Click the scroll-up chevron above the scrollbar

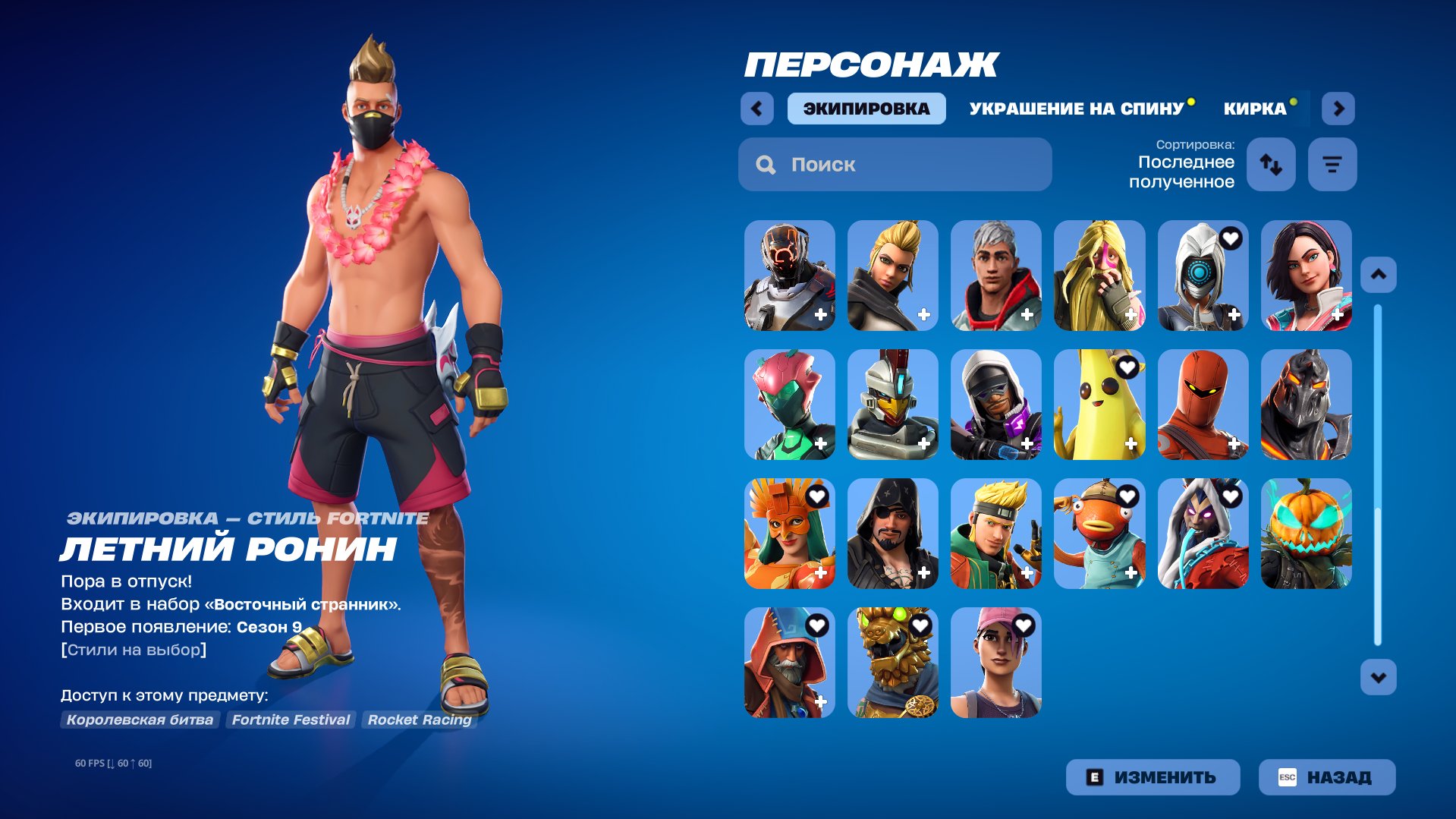[1377, 275]
